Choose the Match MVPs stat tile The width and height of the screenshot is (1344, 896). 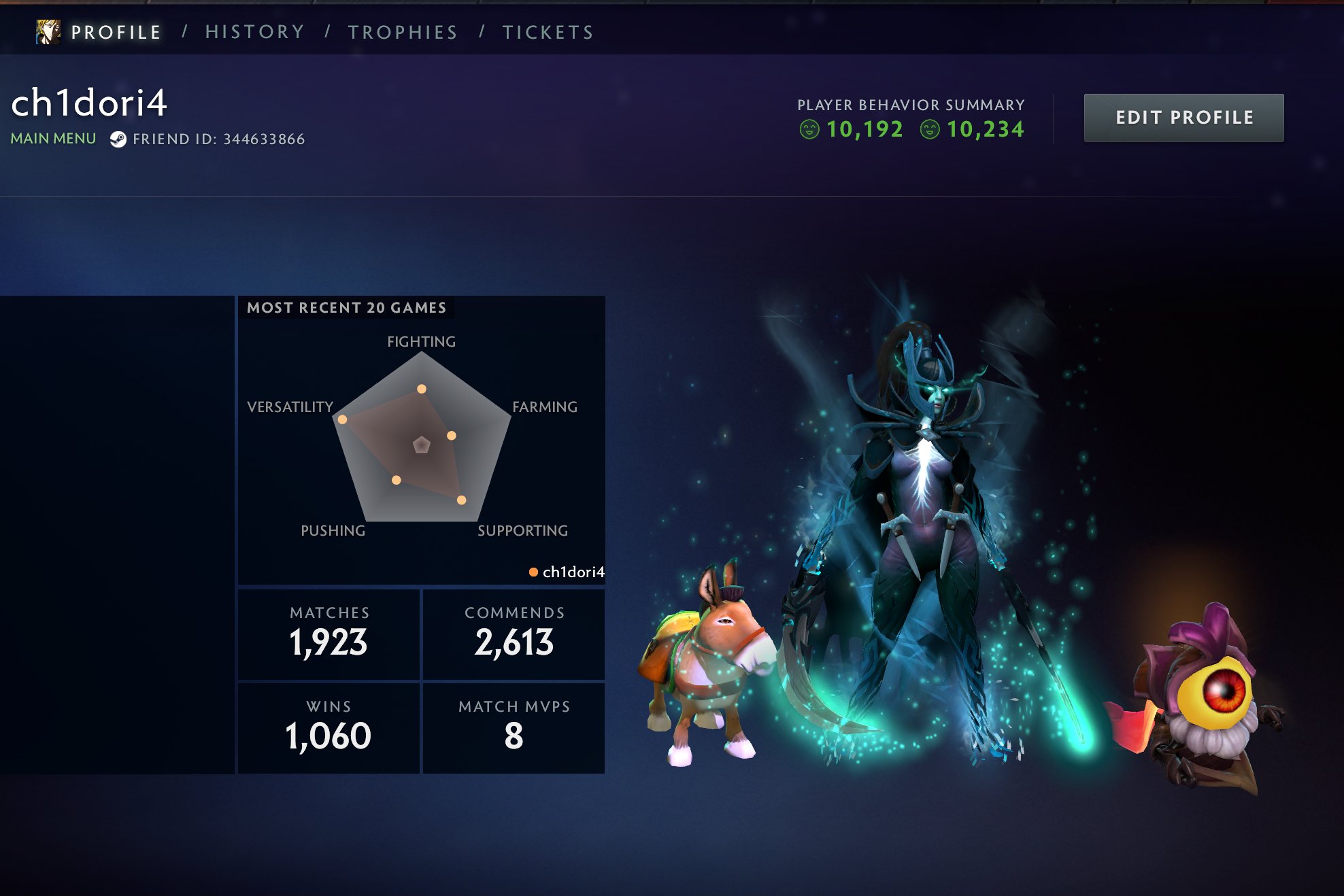click(x=514, y=727)
